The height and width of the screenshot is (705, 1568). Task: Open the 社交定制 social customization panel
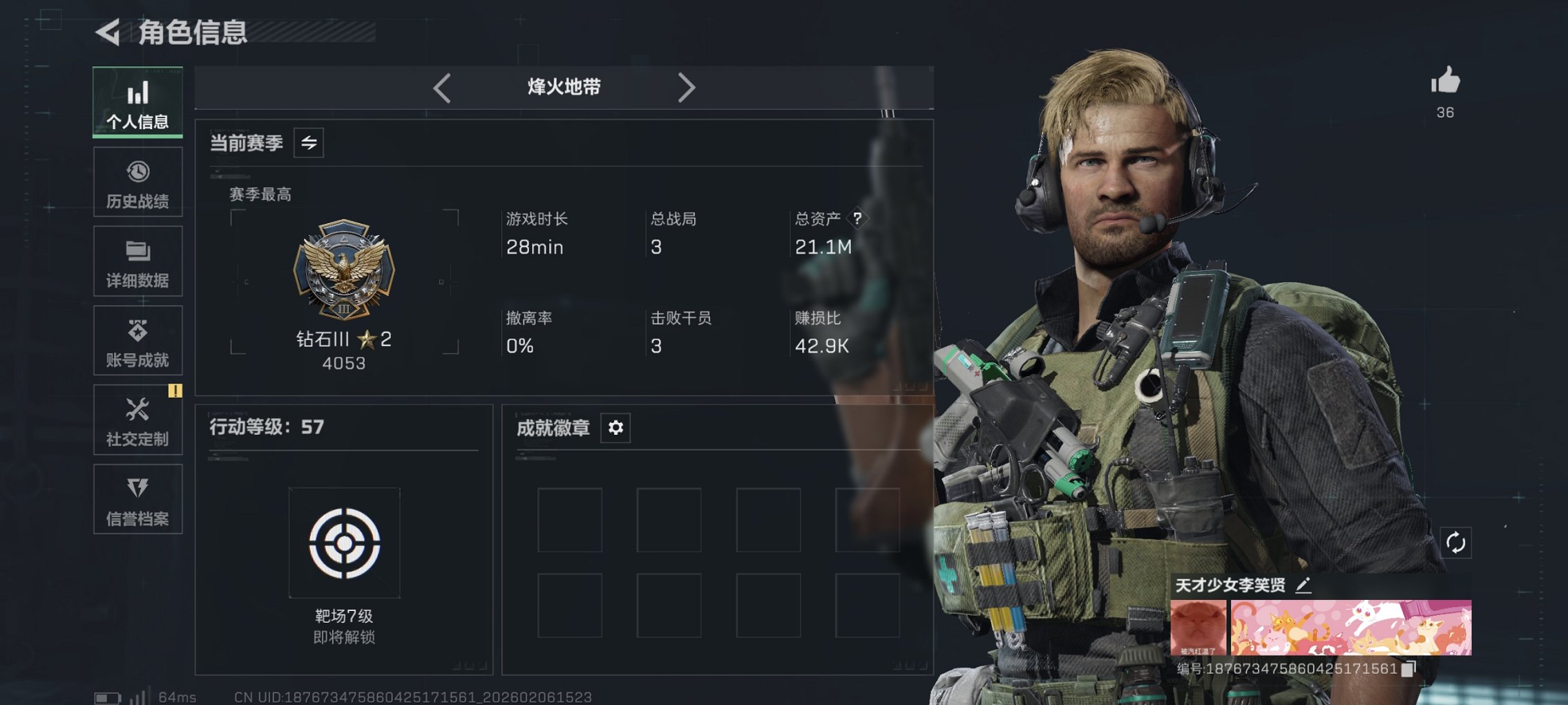pyautogui.click(x=137, y=420)
